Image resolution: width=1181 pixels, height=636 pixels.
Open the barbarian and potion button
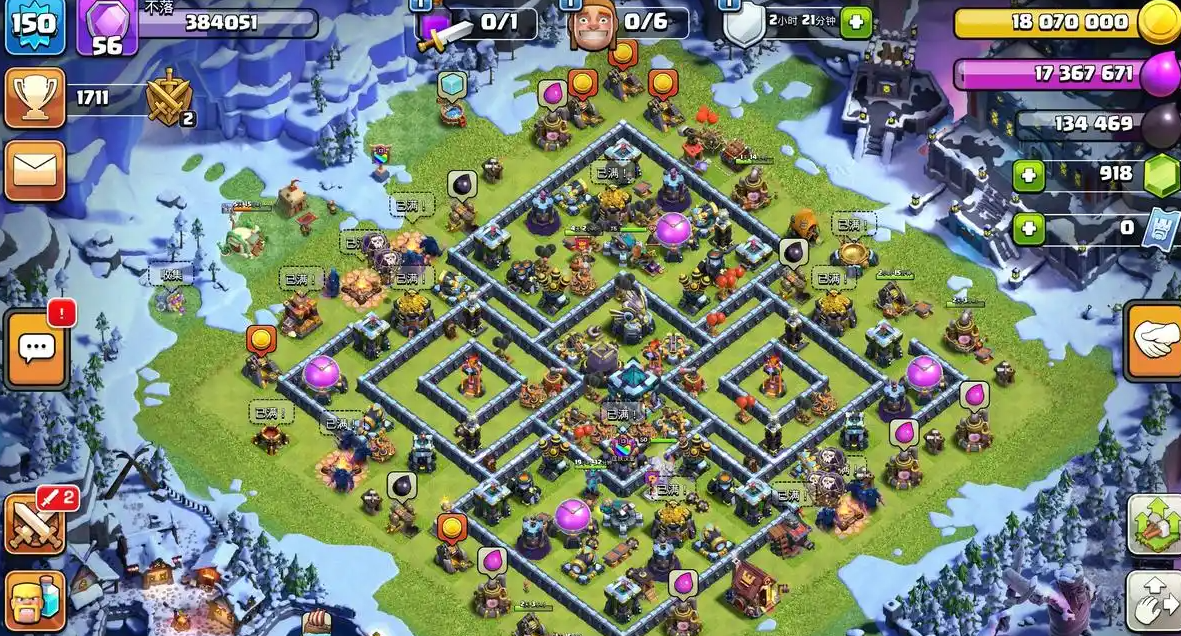(36, 600)
